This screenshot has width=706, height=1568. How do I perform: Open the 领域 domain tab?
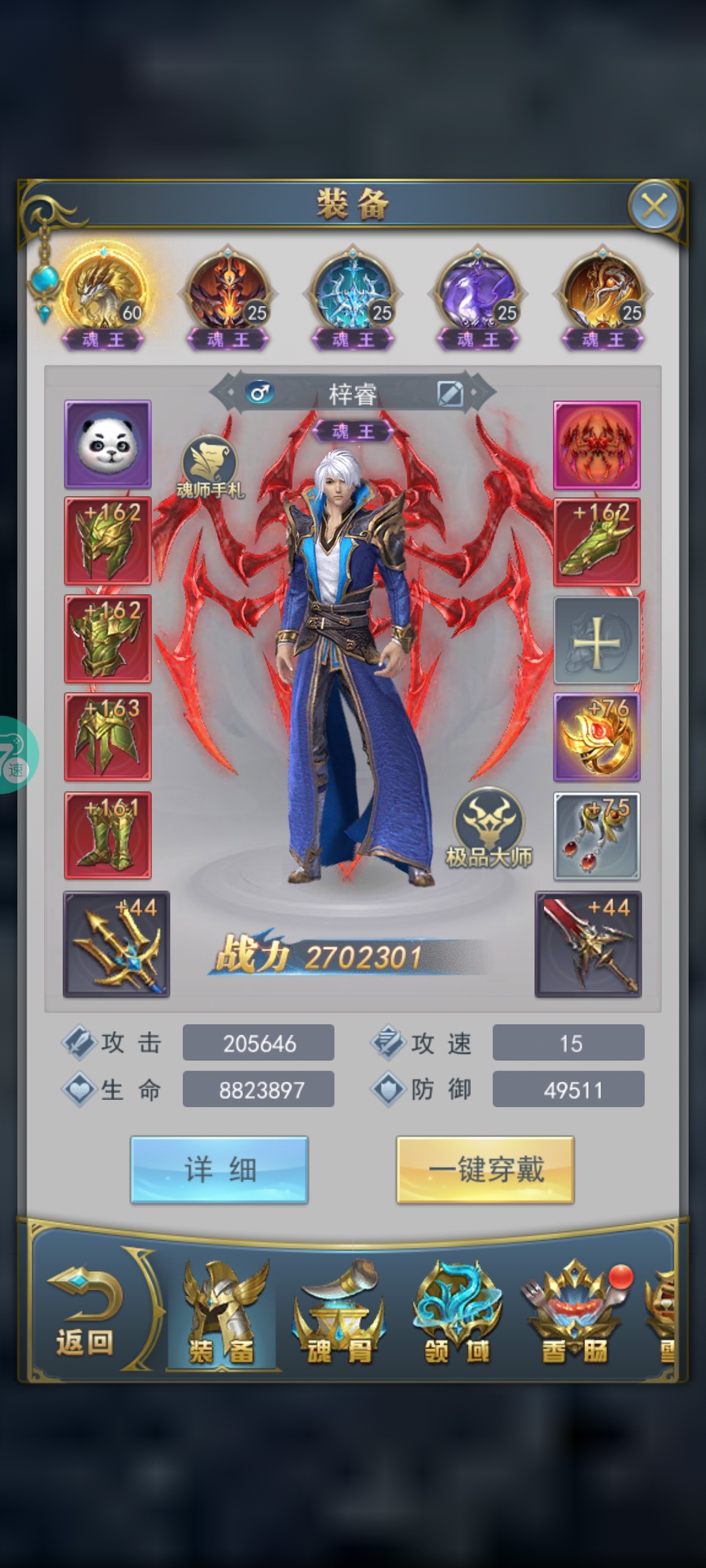pos(457,1315)
